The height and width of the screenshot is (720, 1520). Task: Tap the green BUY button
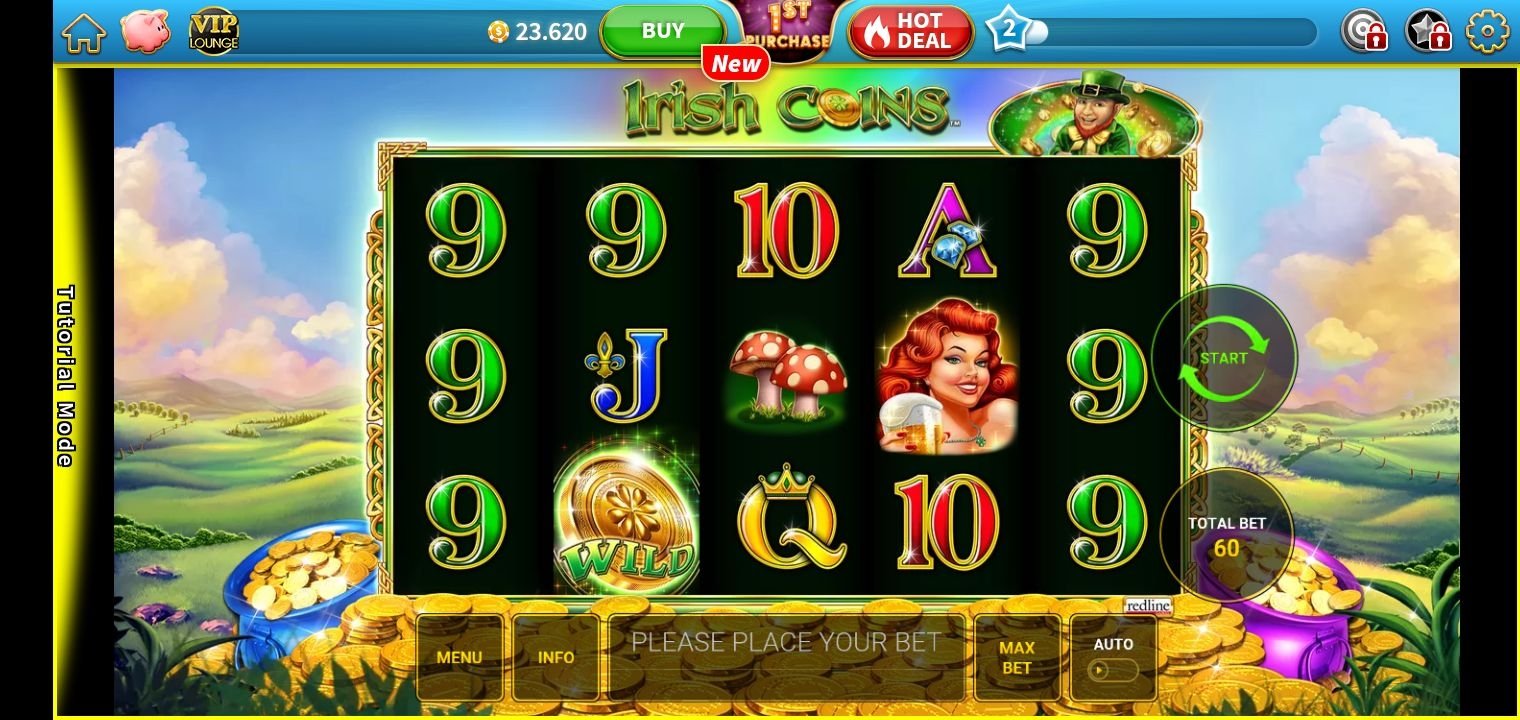pyautogui.click(x=662, y=31)
